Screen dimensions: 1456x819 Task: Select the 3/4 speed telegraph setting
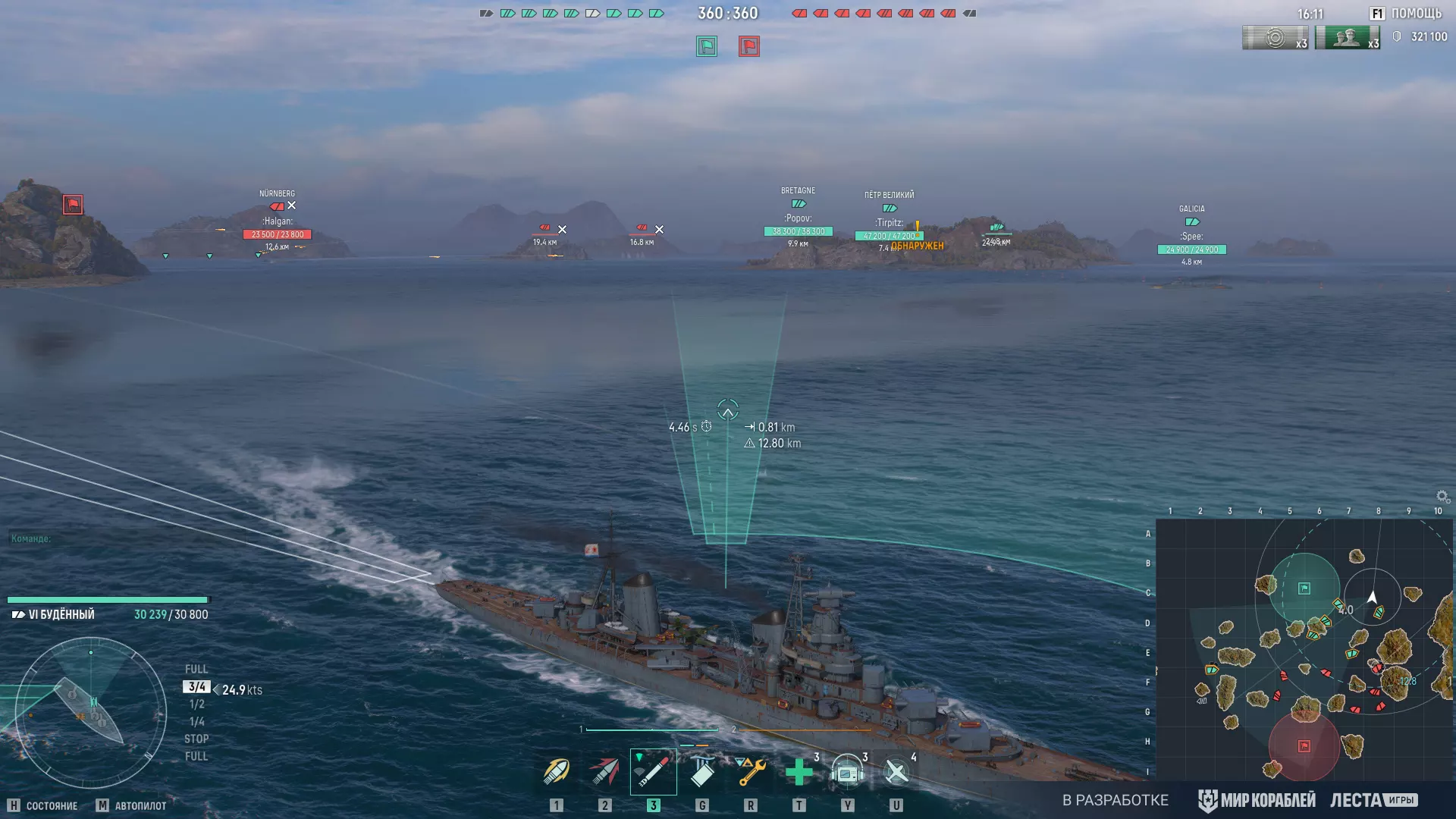(x=196, y=687)
